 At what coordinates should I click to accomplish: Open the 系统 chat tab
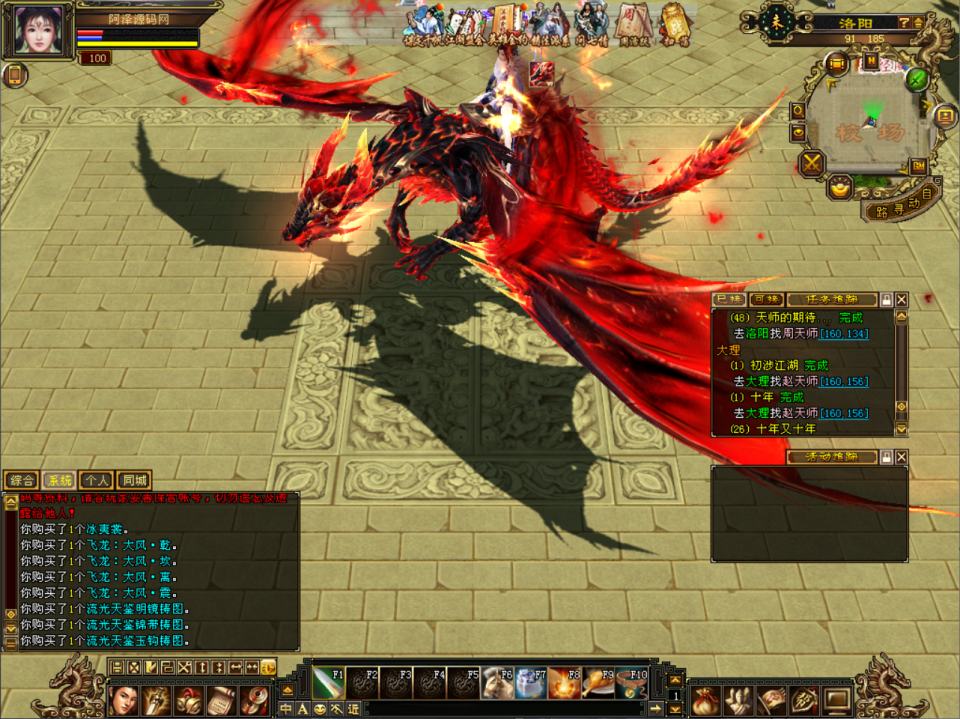[x=59, y=480]
